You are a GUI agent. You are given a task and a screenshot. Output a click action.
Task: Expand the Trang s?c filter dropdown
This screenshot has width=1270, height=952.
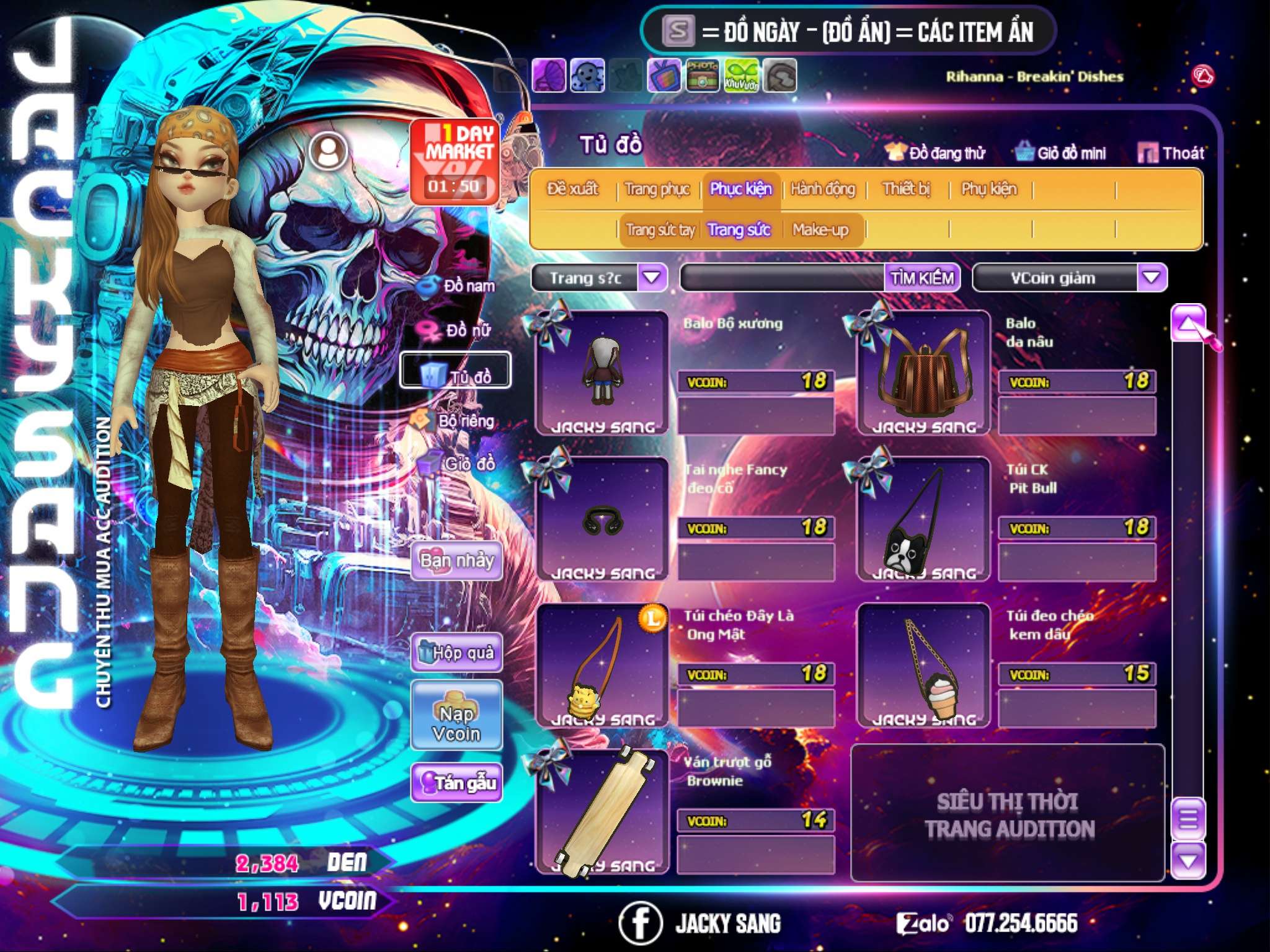[652, 278]
